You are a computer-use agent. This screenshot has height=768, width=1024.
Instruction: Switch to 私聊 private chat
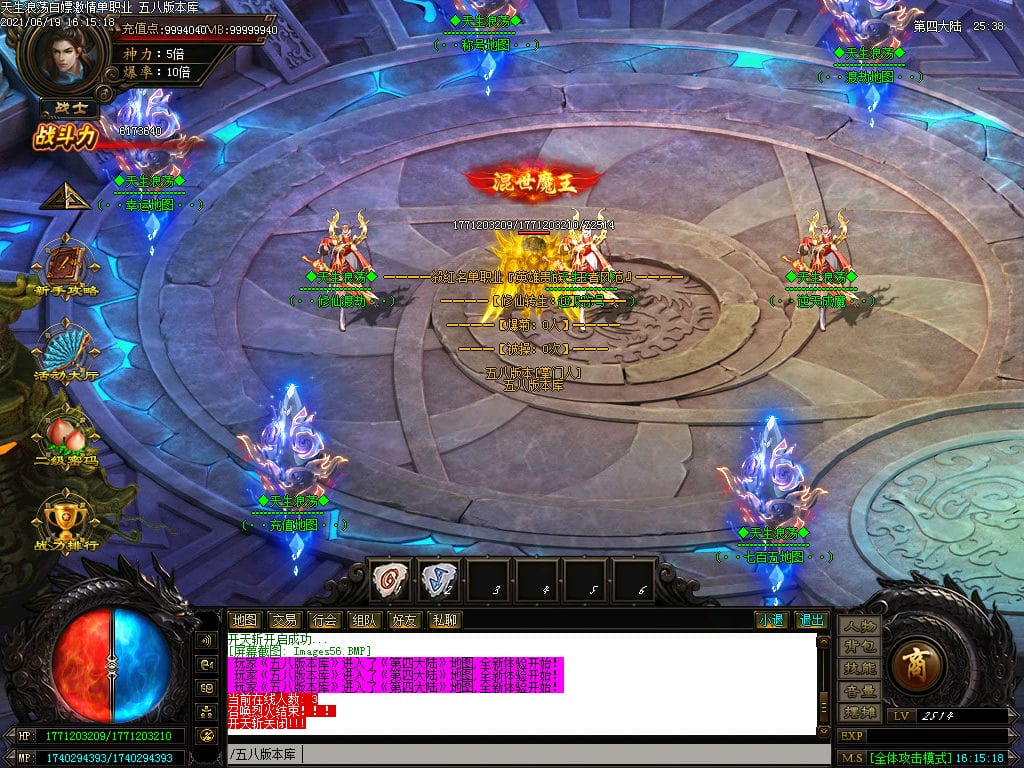(x=444, y=620)
